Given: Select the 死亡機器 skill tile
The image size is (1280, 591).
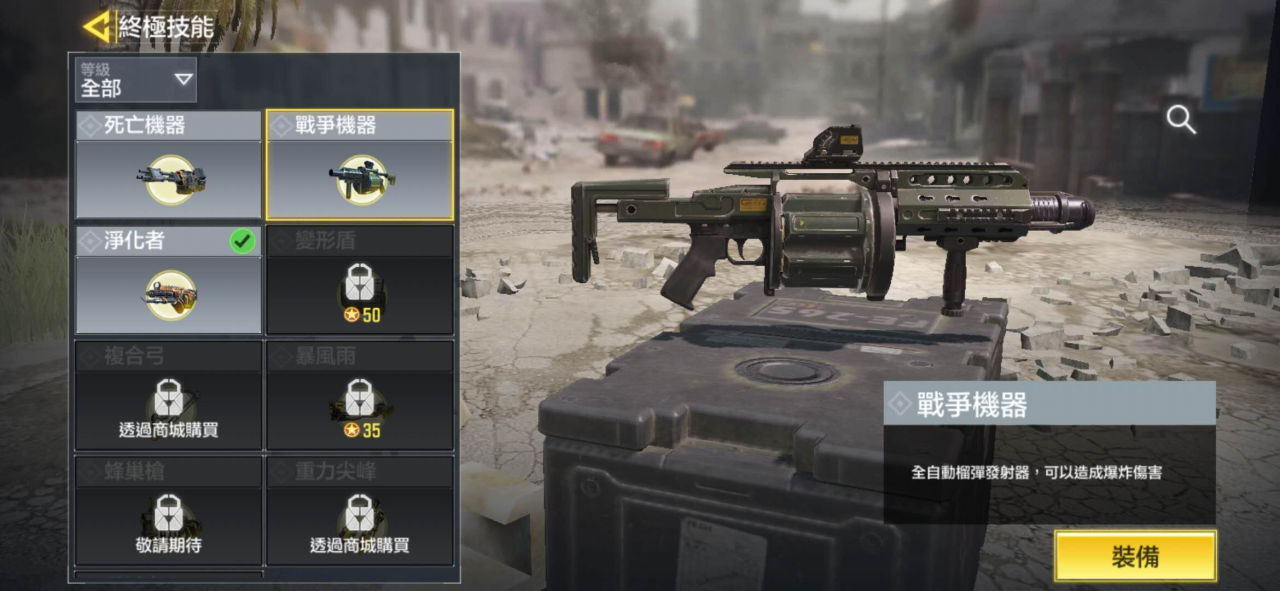Looking at the screenshot, I should pos(169,166).
